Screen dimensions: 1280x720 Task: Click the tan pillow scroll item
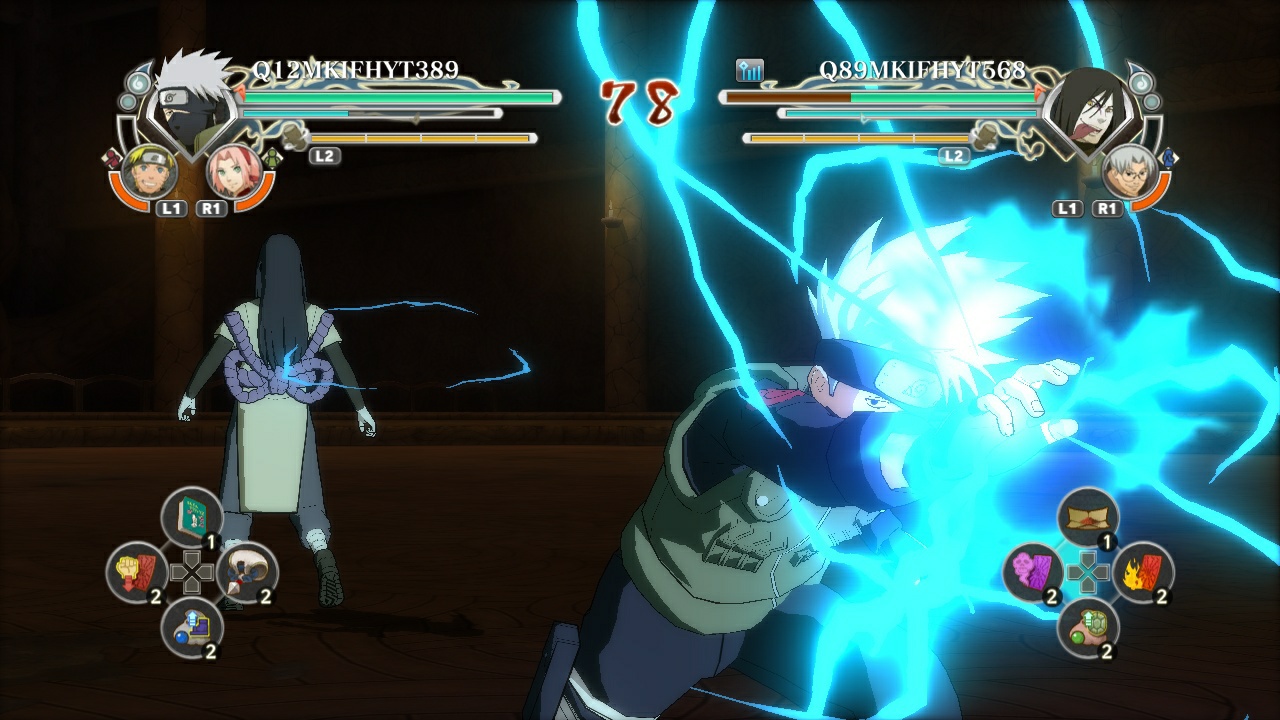1087,516
